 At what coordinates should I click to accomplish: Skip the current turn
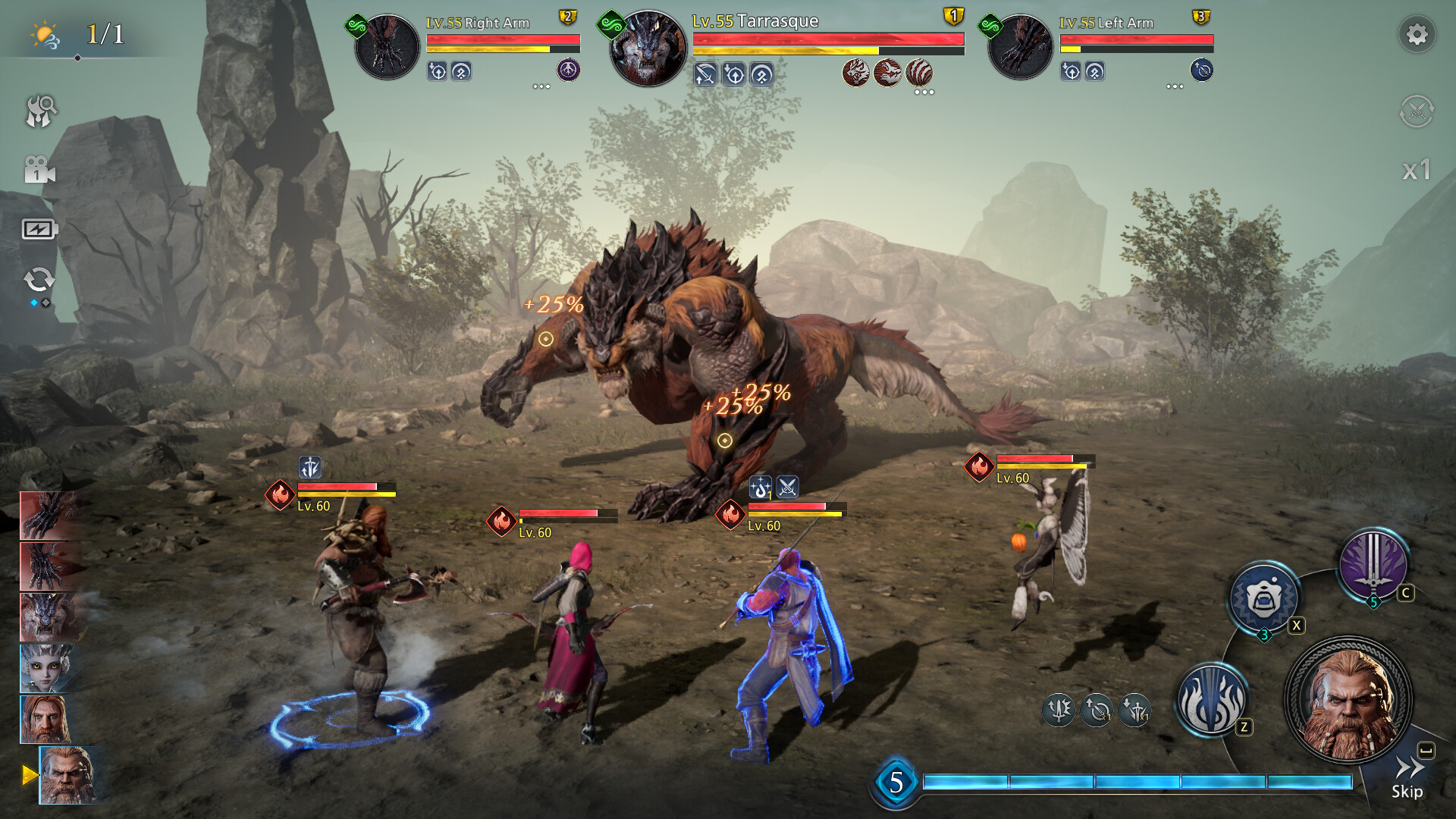click(1407, 778)
